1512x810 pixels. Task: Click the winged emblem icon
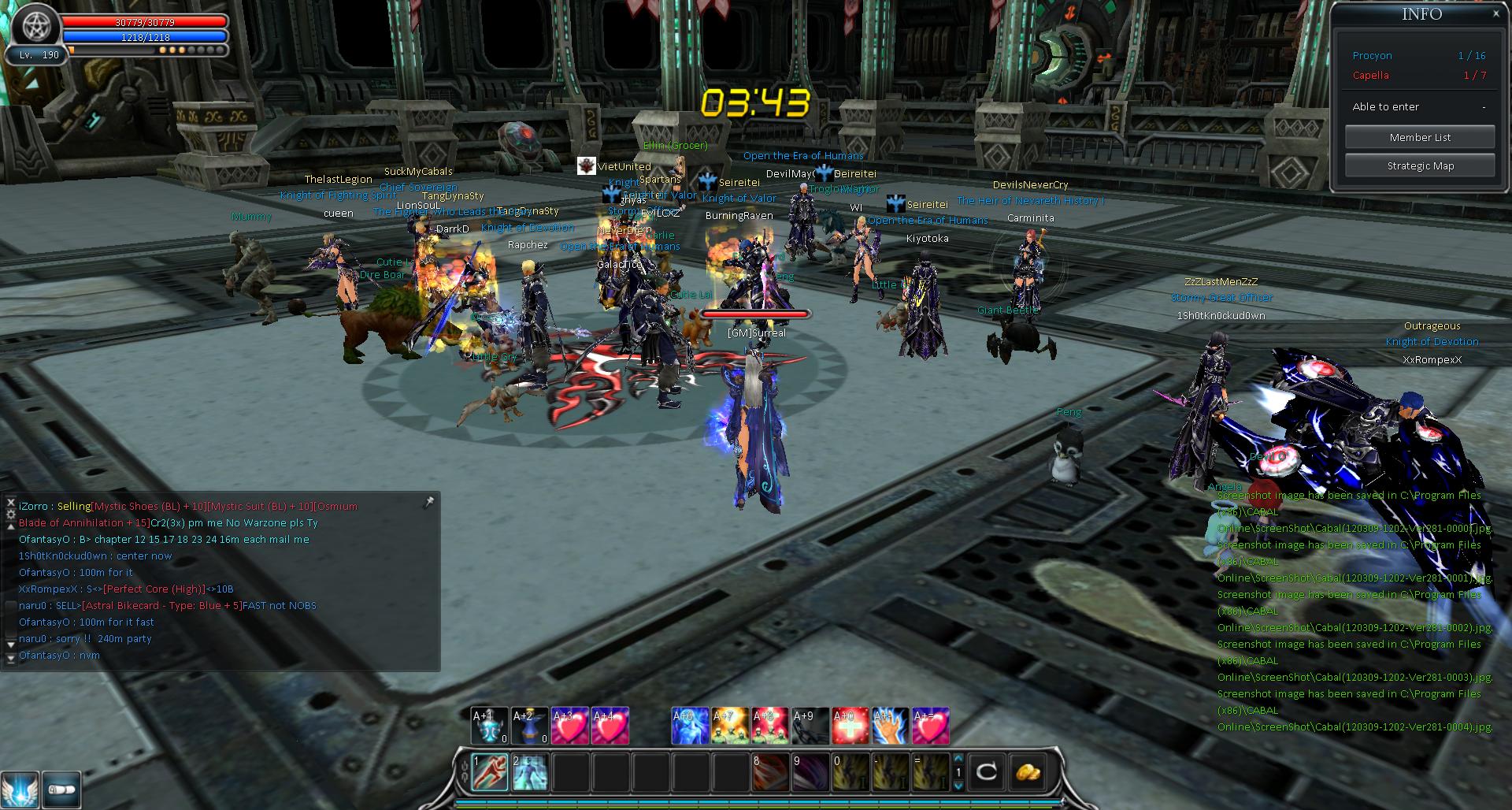(19, 788)
